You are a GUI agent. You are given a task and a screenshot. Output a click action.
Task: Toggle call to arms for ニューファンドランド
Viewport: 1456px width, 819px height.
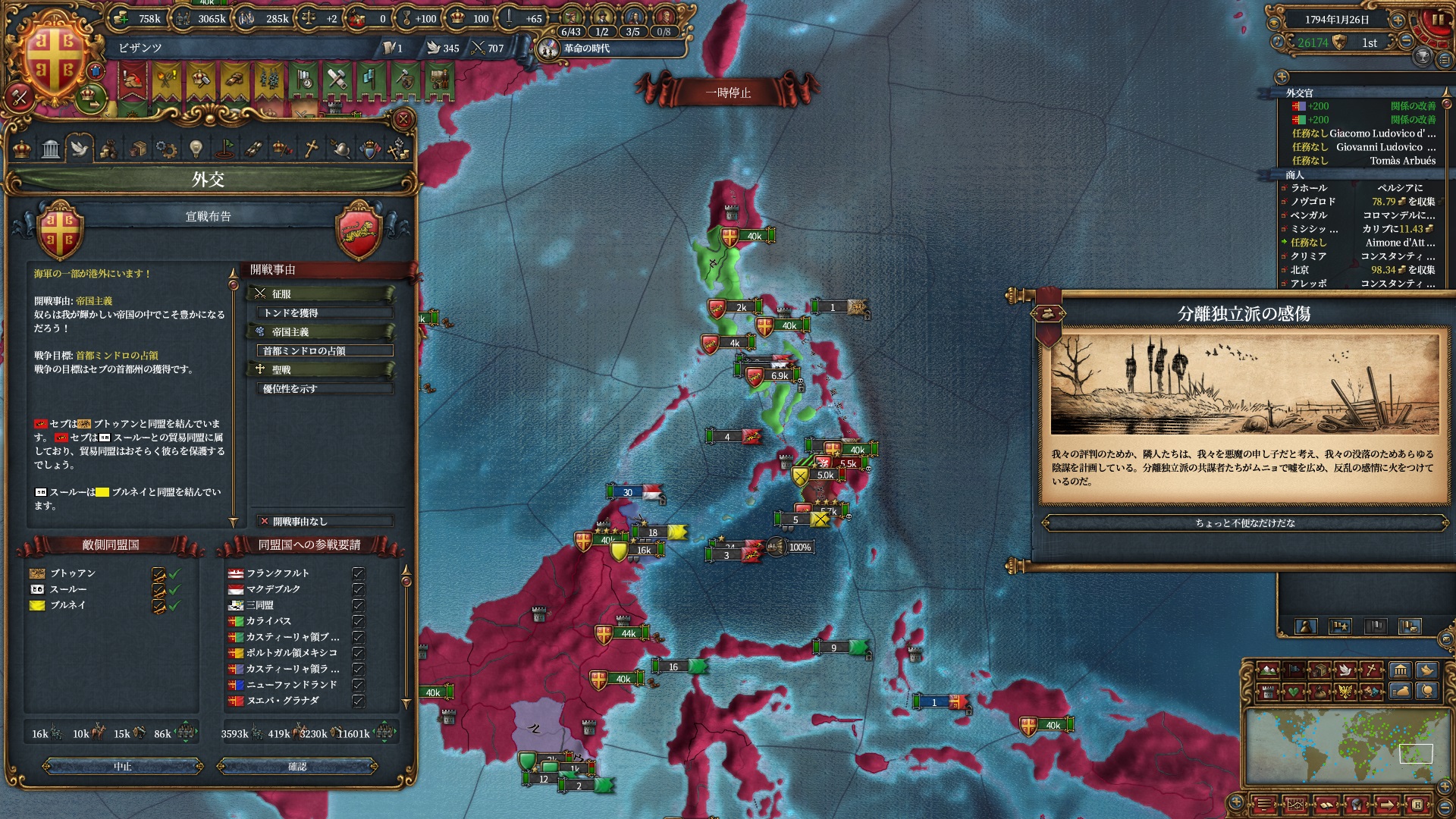[358, 685]
